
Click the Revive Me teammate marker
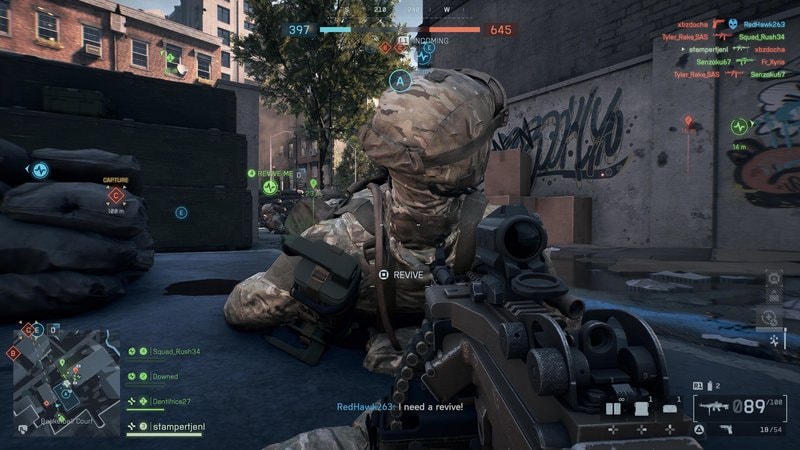pos(270,187)
